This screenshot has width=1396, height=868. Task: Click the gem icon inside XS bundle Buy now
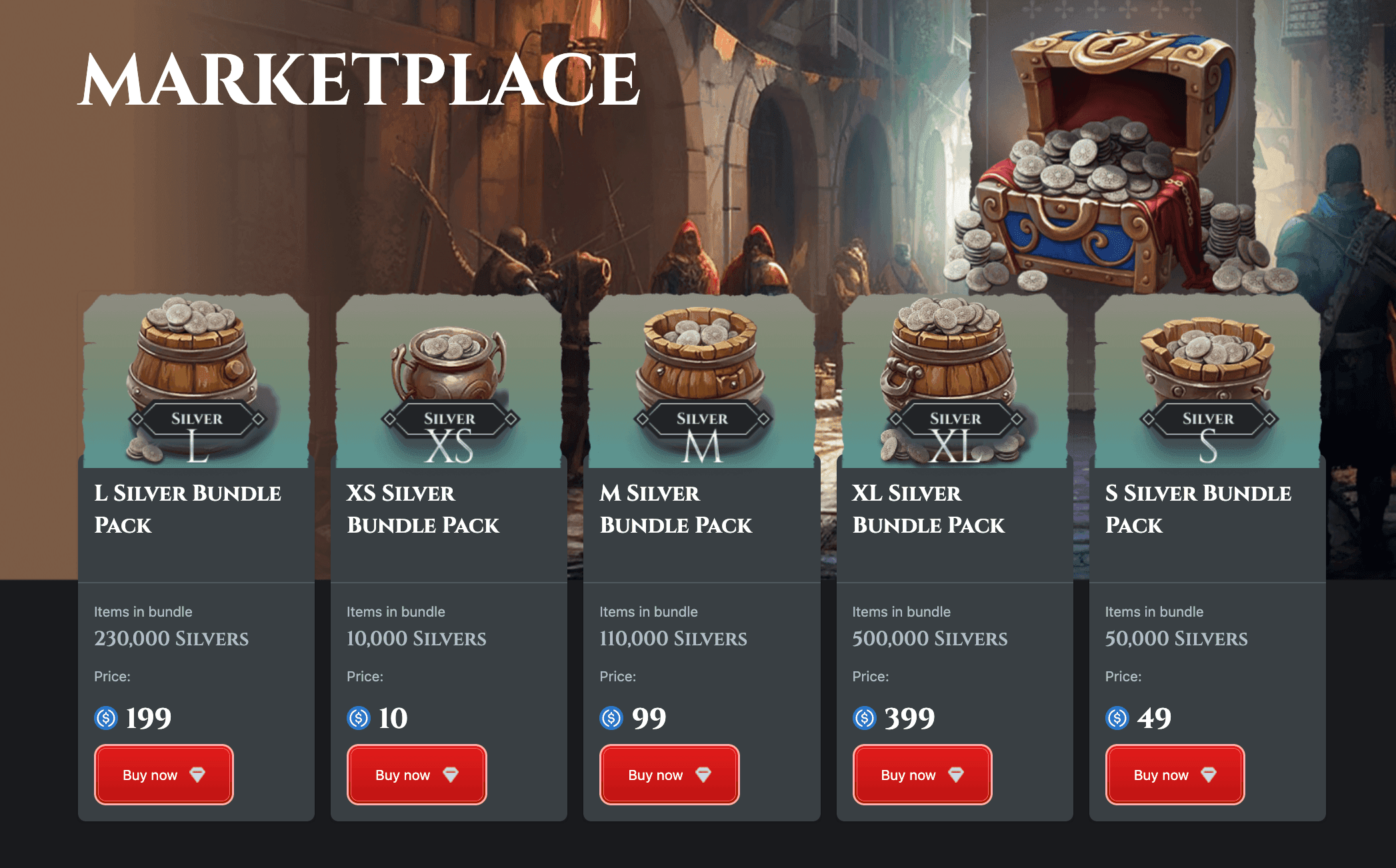pyautogui.click(x=451, y=775)
